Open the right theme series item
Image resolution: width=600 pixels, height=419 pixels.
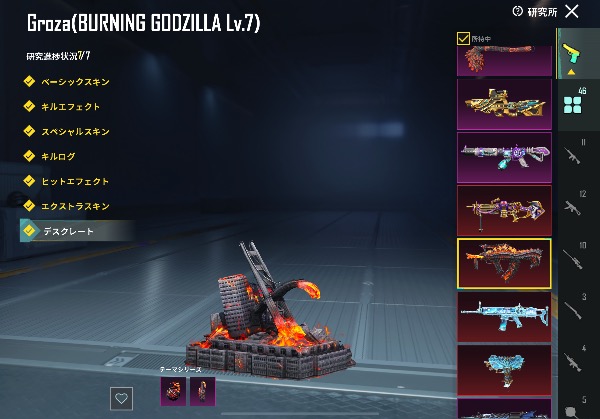coord(202,390)
